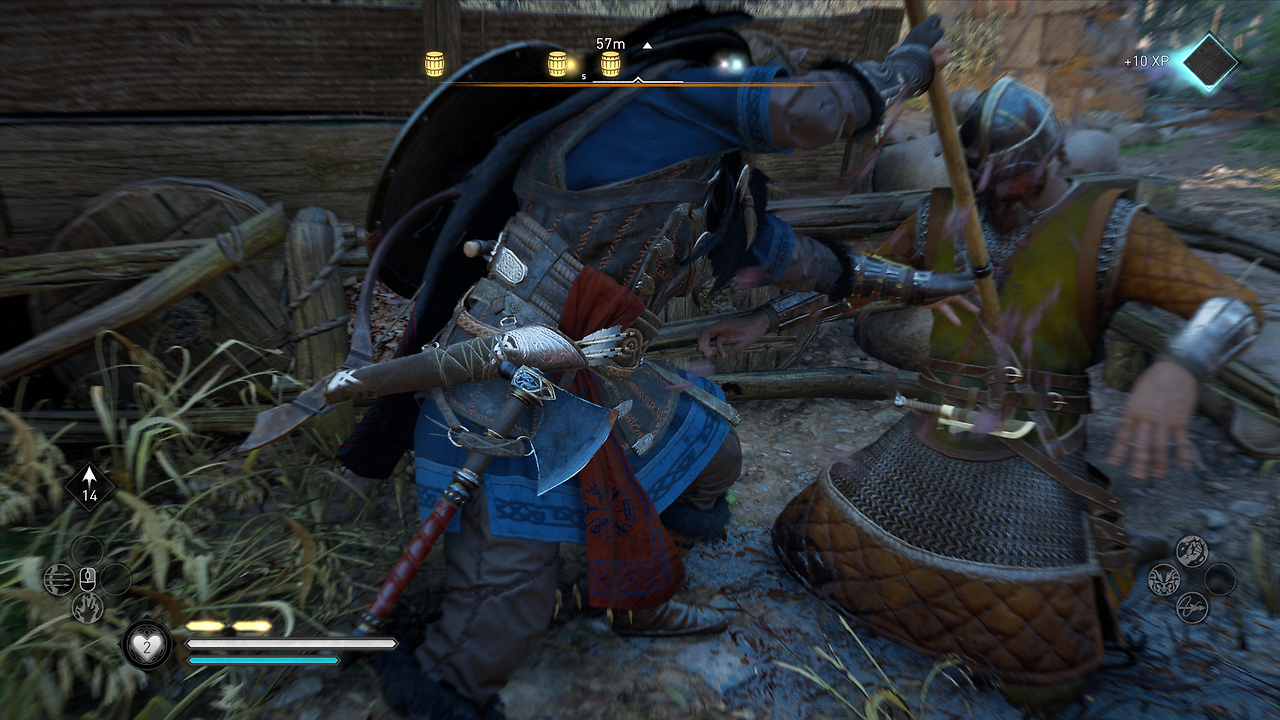This screenshot has height=720, width=1280.
Task: Click the harpoon ability icon bottom-right
Action: click(x=1192, y=607)
